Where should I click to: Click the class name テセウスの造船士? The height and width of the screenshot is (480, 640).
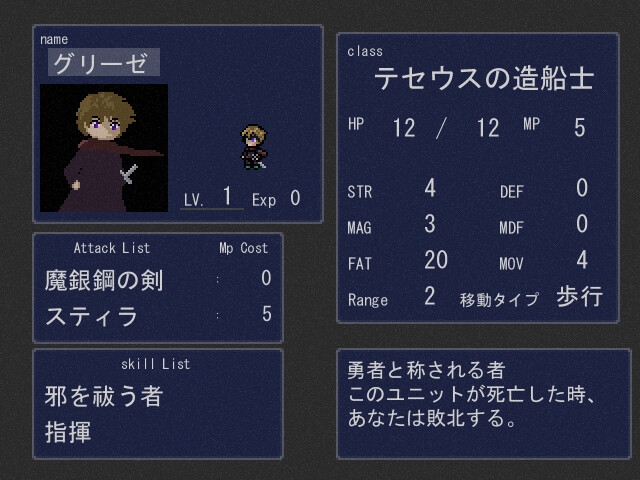click(483, 79)
